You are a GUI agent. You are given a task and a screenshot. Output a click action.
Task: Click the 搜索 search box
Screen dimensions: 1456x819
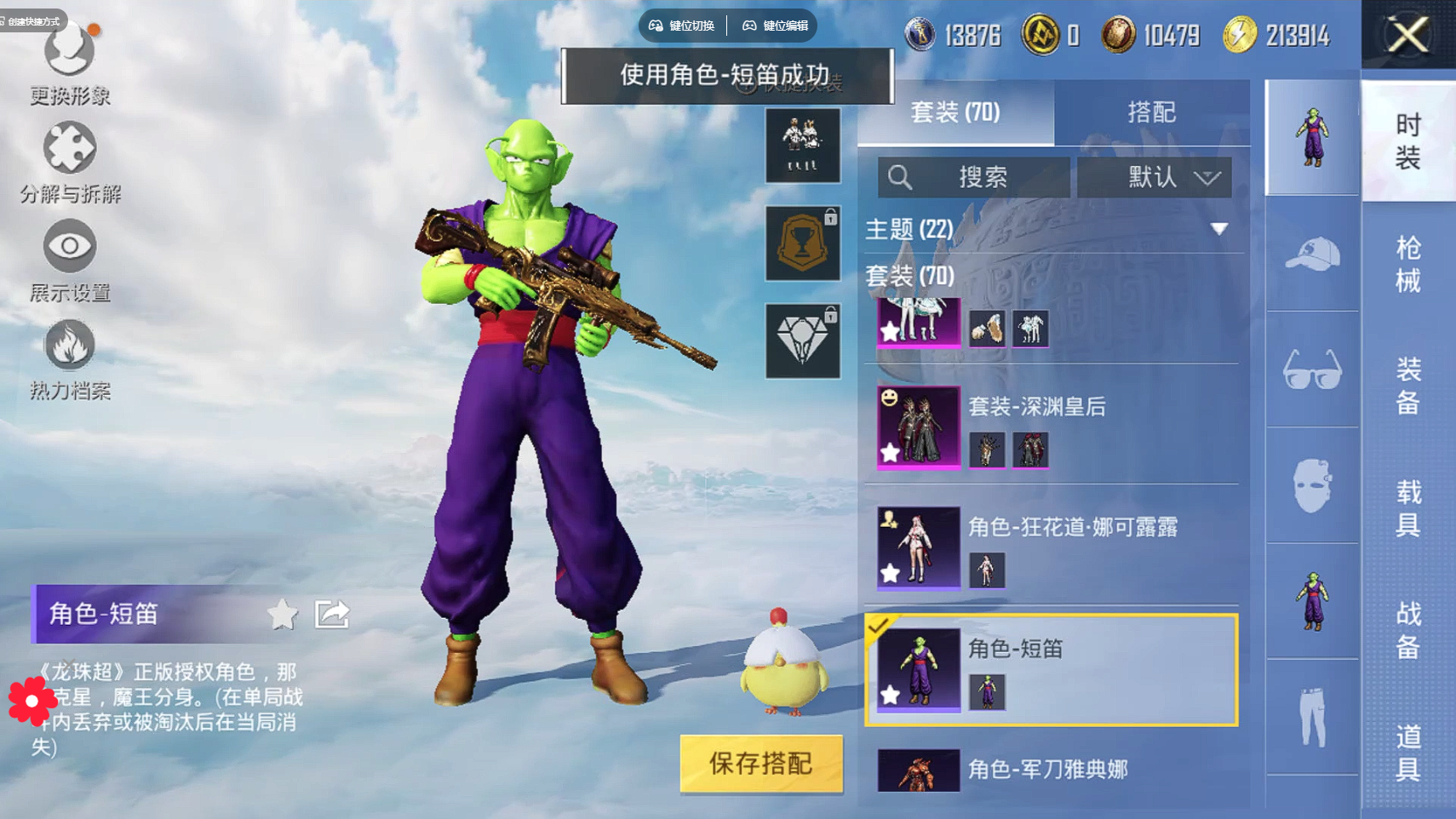click(x=973, y=177)
